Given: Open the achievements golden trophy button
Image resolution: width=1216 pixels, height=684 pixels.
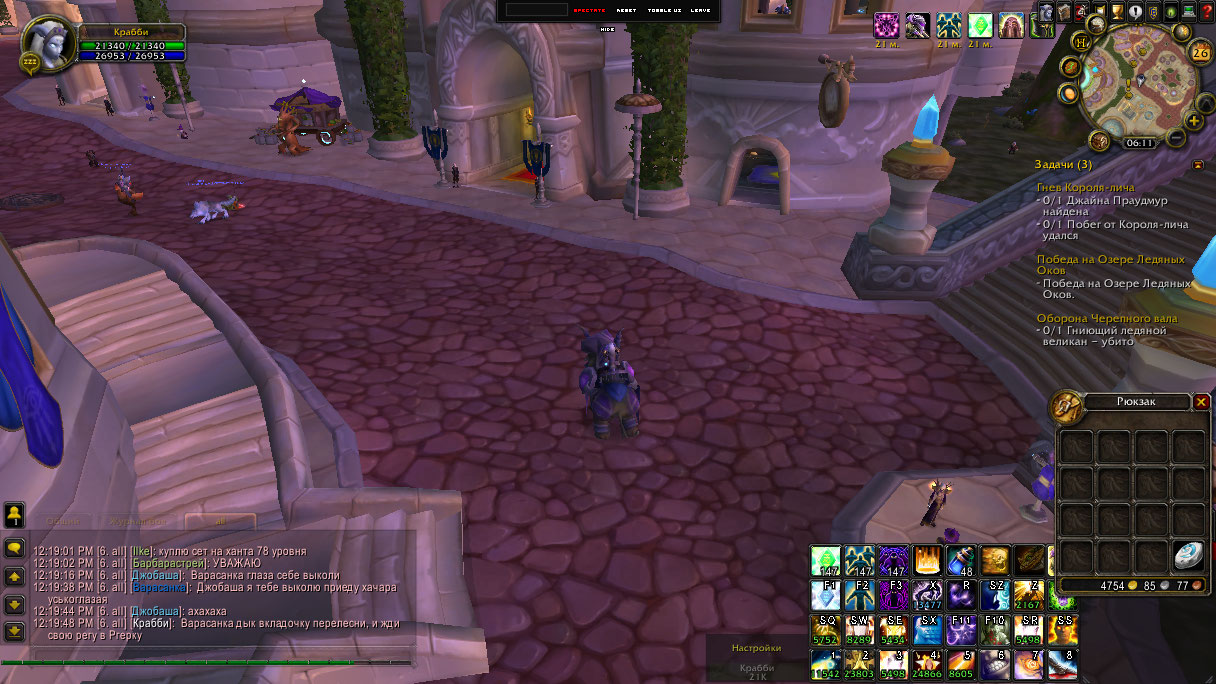Looking at the screenshot, I should (x=1117, y=13).
